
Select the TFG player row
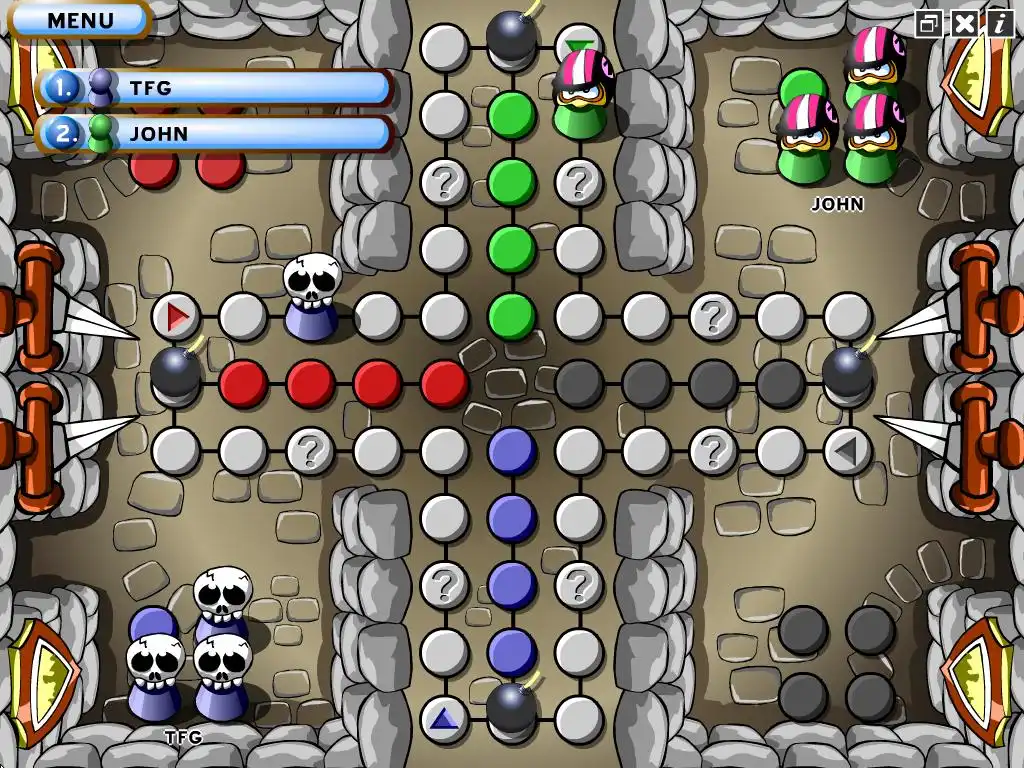(213, 88)
